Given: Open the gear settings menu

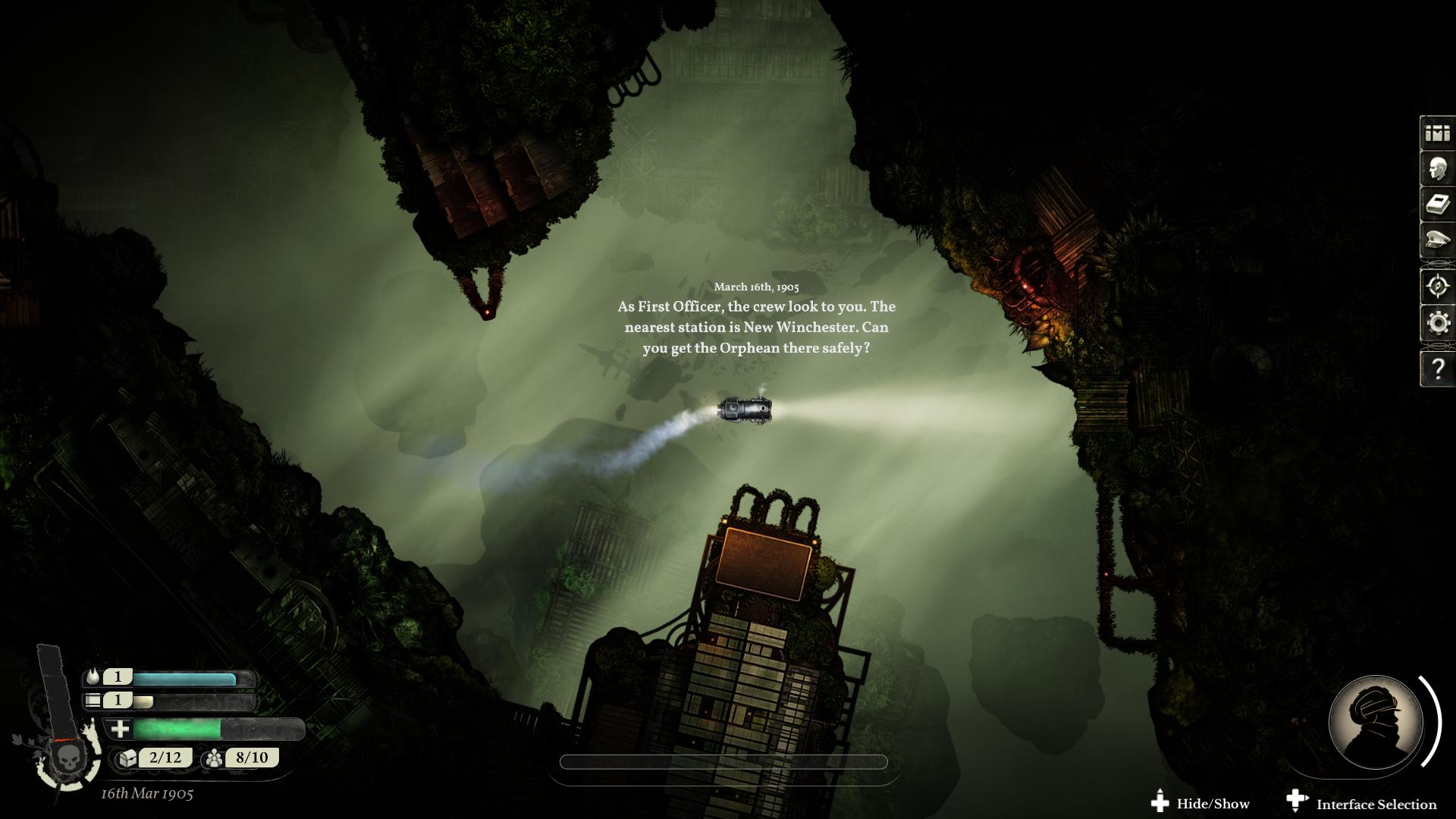Looking at the screenshot, I should pyautogui.click(x=1437, y=323).
